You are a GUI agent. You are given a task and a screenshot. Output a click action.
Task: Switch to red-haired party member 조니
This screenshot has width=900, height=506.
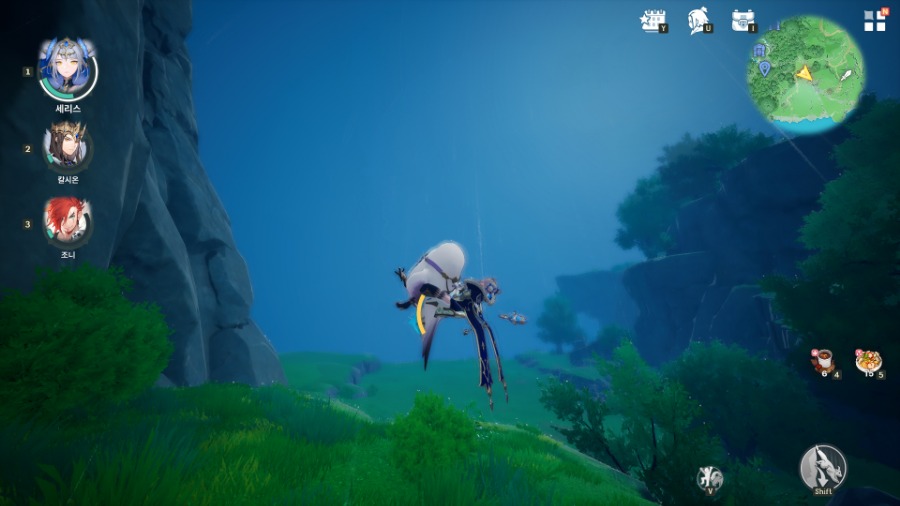click(x=67, y=221)
